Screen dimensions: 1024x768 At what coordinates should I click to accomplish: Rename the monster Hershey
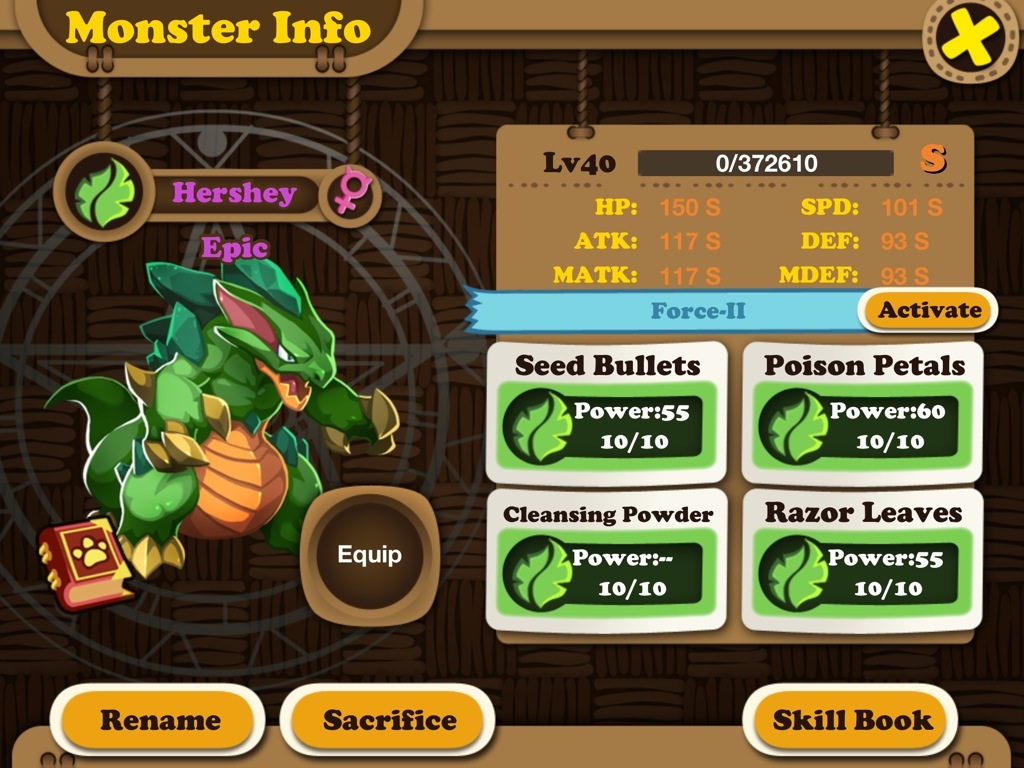coord(160,720)
